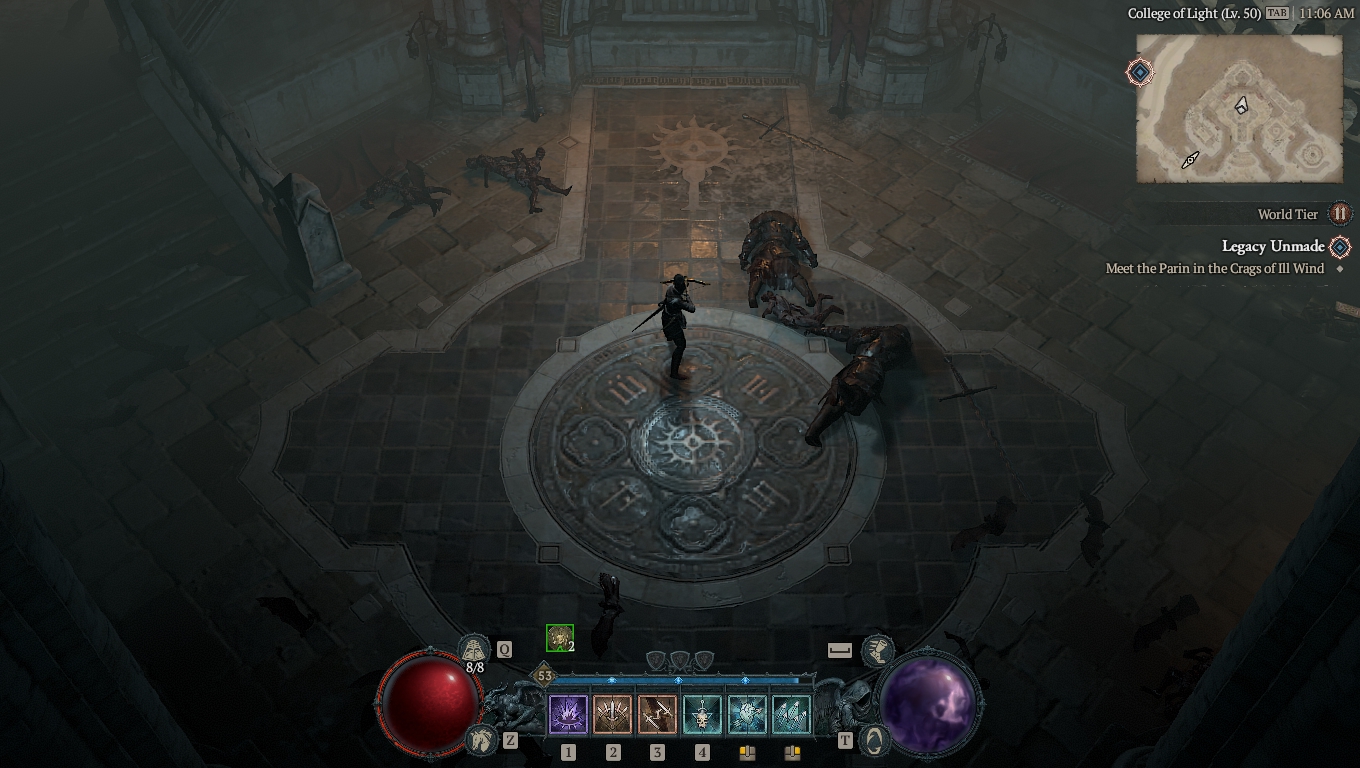The height and width of the screenshot is (768, 1360).
Task: Click the level 53 badge
Action: pos(544,676)
